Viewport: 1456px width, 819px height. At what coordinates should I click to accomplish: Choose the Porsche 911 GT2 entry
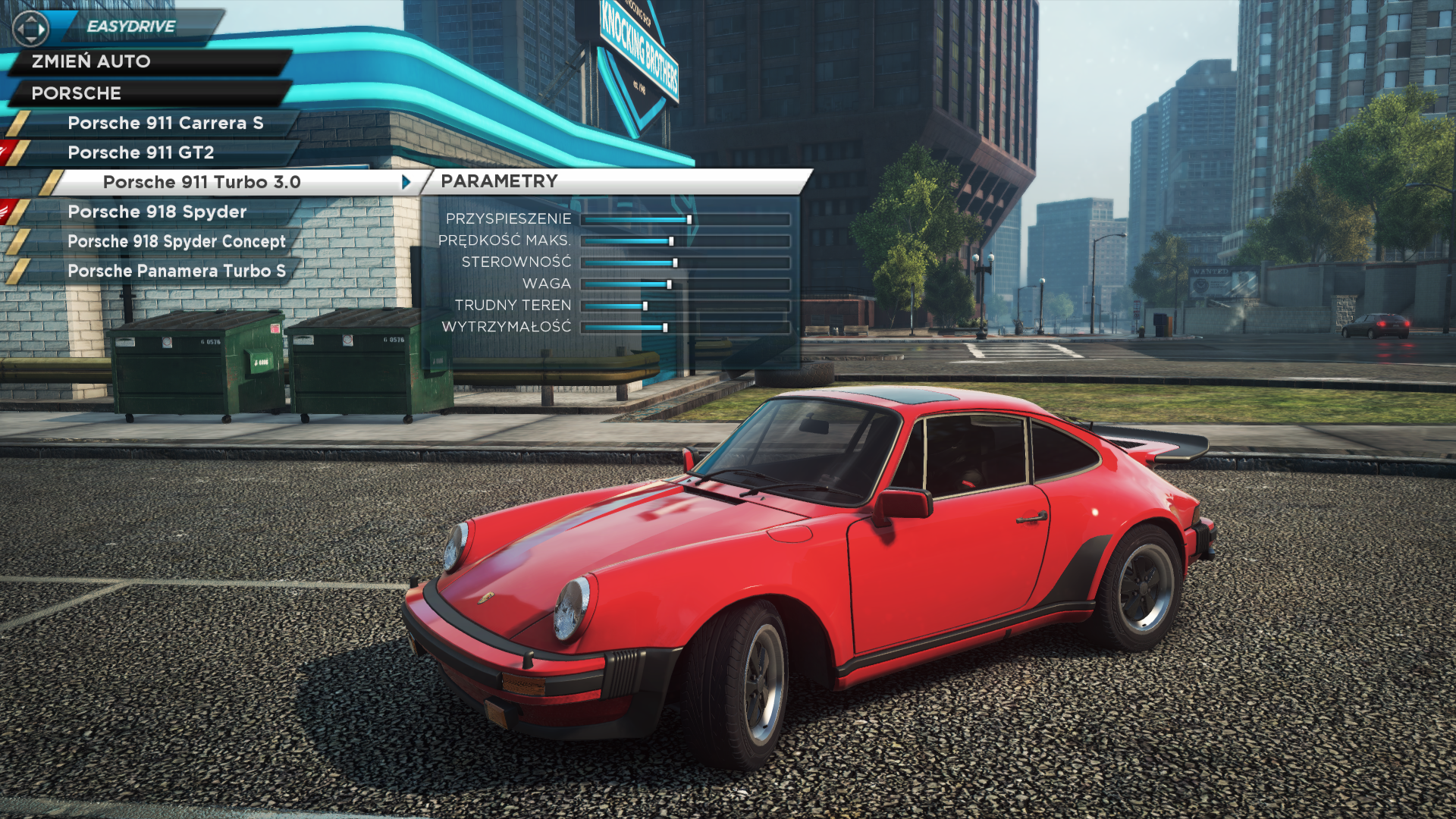click(x=141, y=152)
